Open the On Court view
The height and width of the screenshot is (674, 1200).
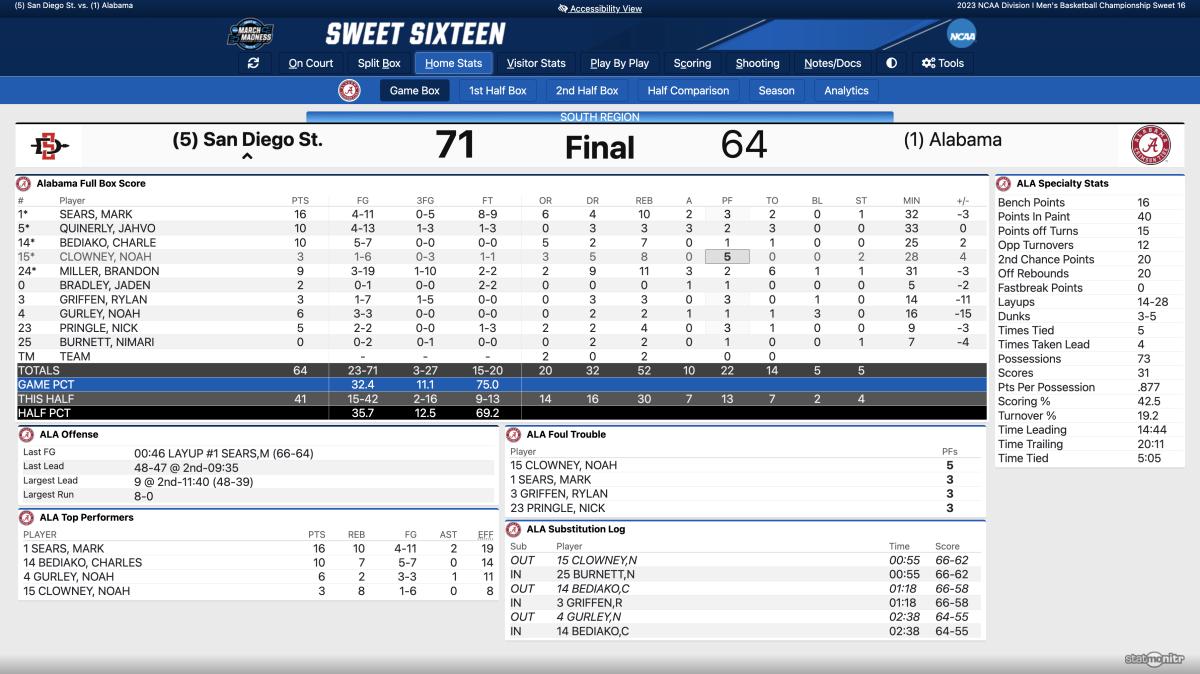[x=311, y=63]
